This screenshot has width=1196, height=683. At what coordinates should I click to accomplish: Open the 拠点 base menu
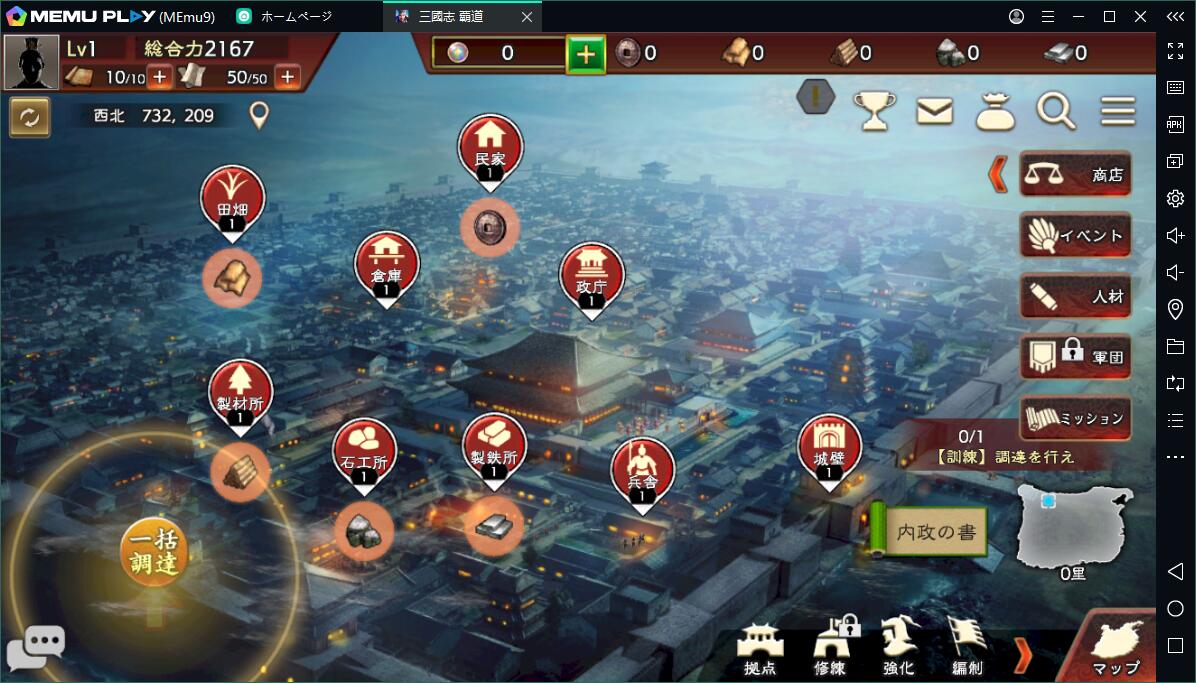pyautogui.click(x=760, y=646)
